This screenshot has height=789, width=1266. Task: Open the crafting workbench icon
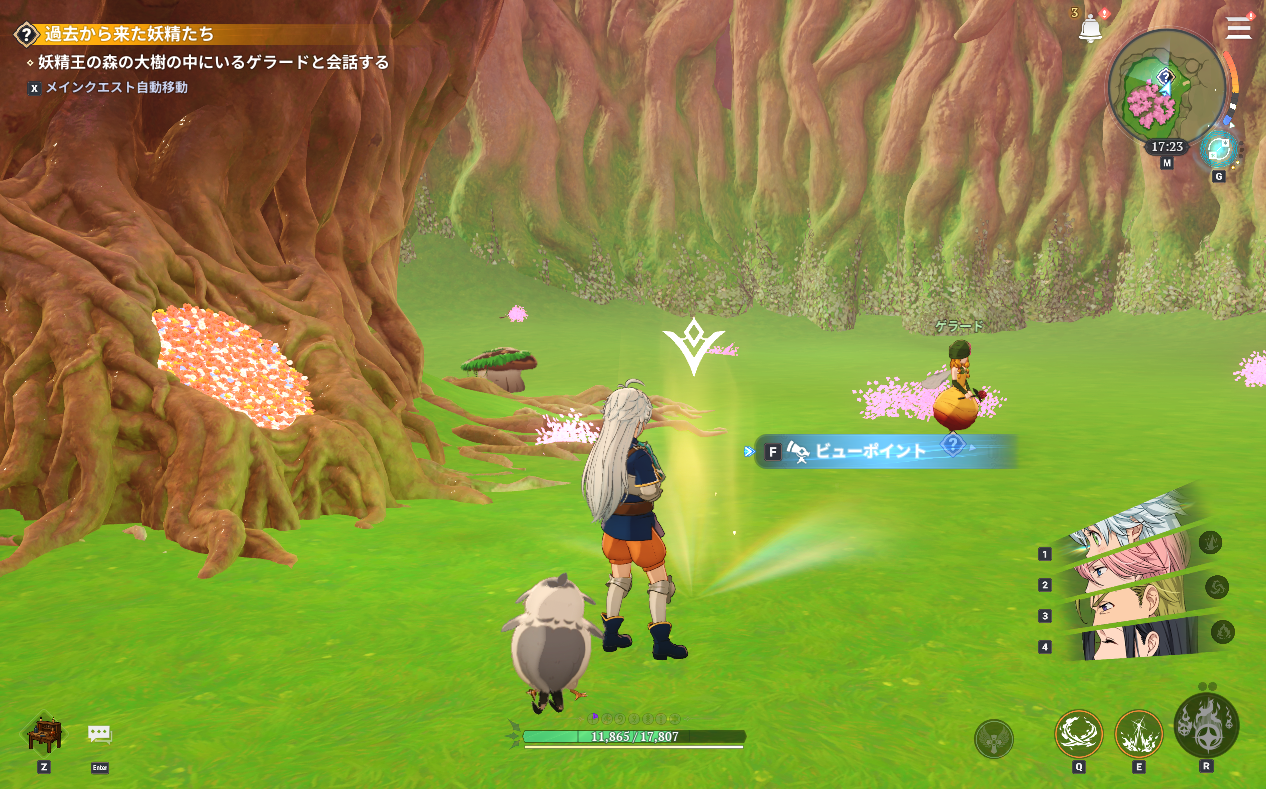[44, 733]
